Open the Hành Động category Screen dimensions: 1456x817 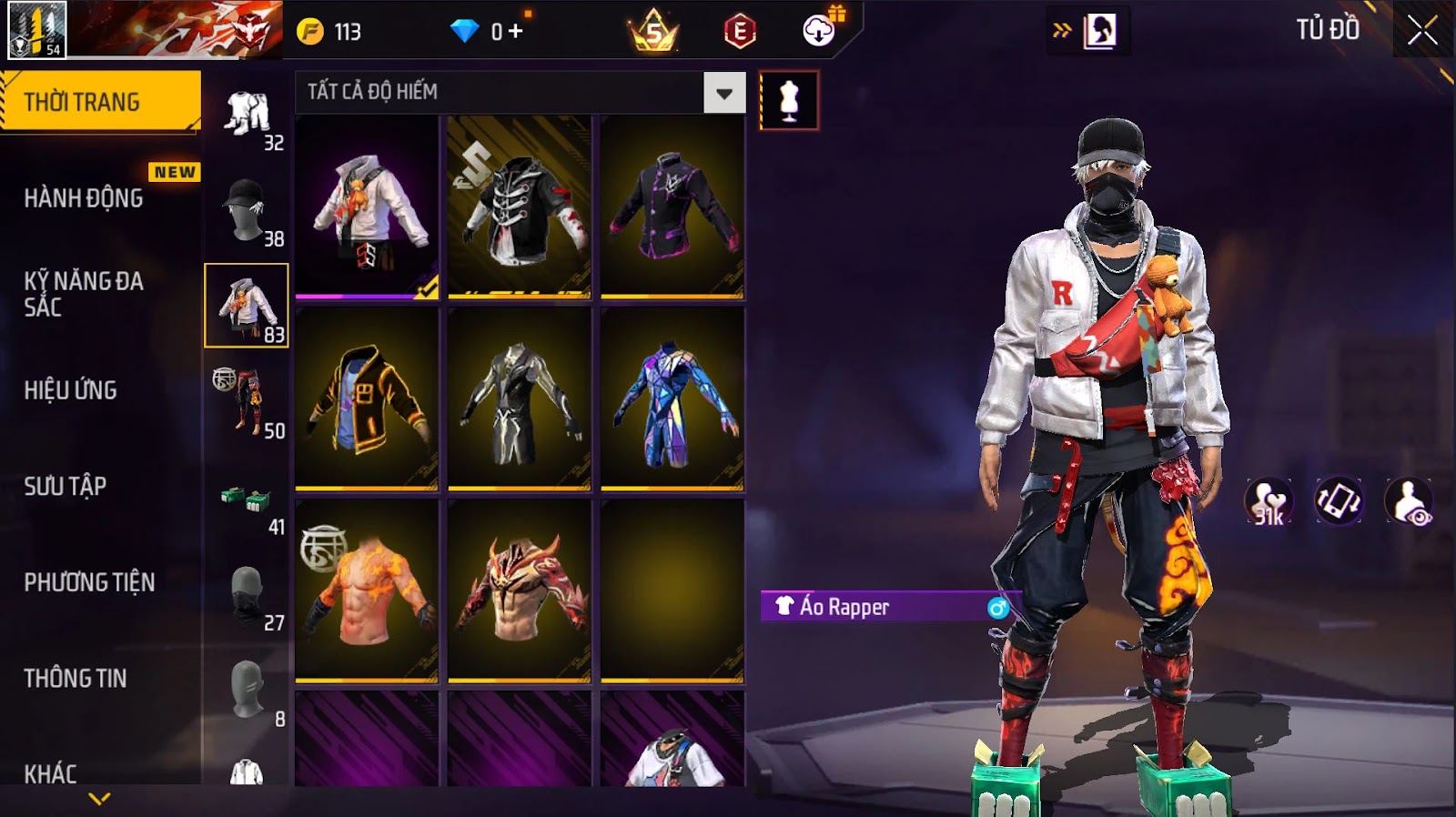(x=84, y=198)
